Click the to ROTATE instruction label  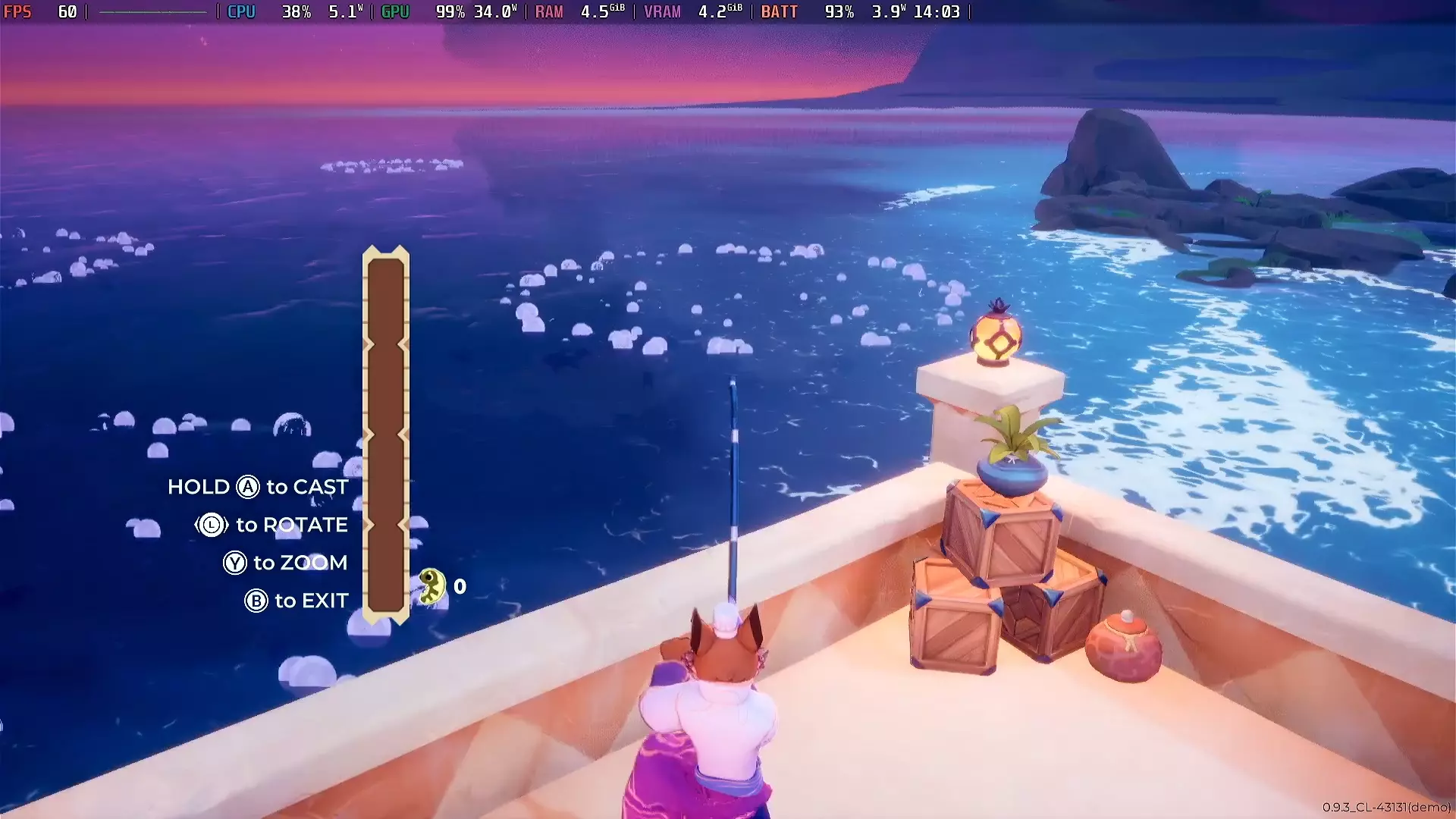pyautogui.click(x=293, y=525)
